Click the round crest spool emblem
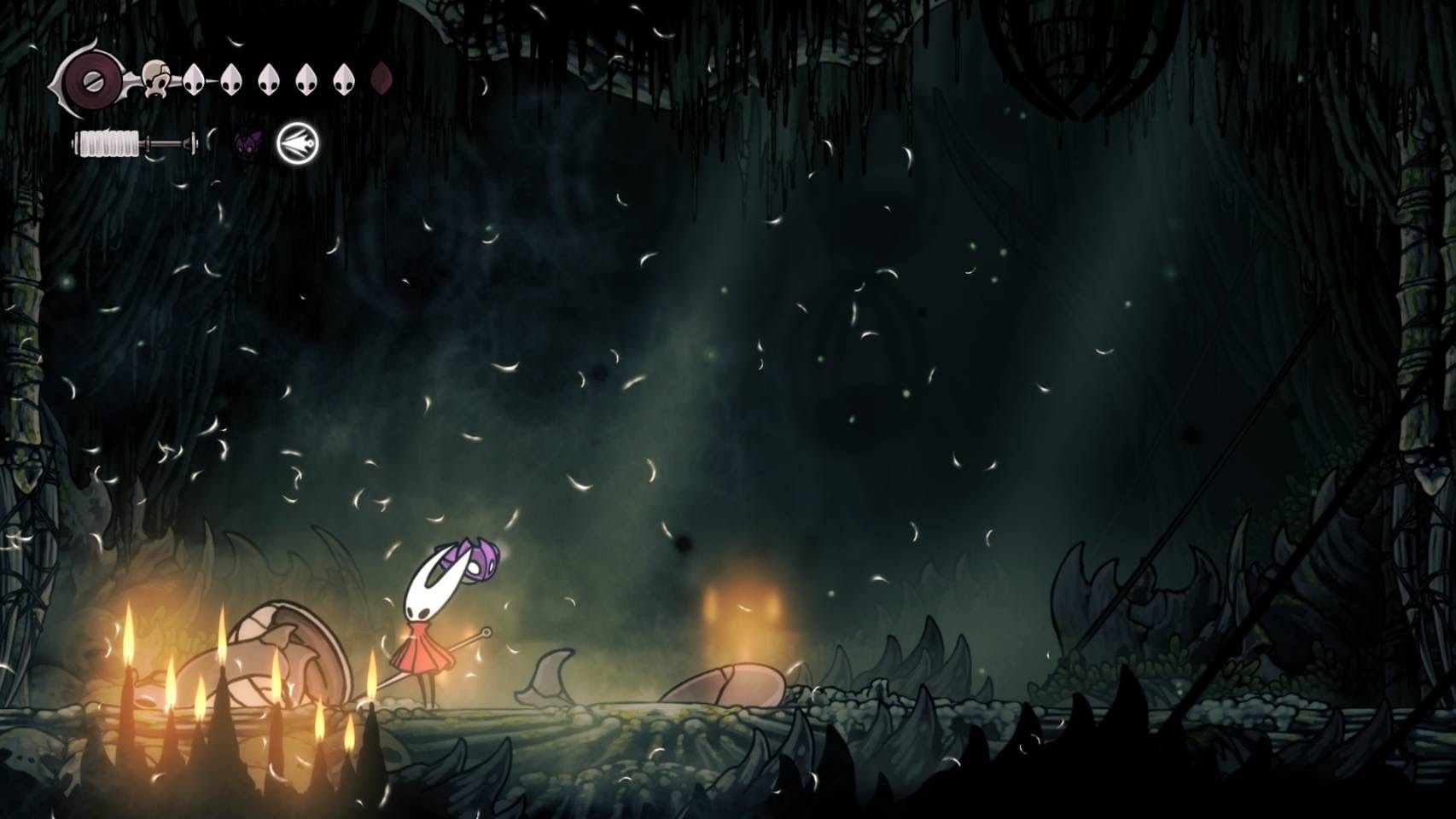The image size is (1456, 819). pos(90,82)
